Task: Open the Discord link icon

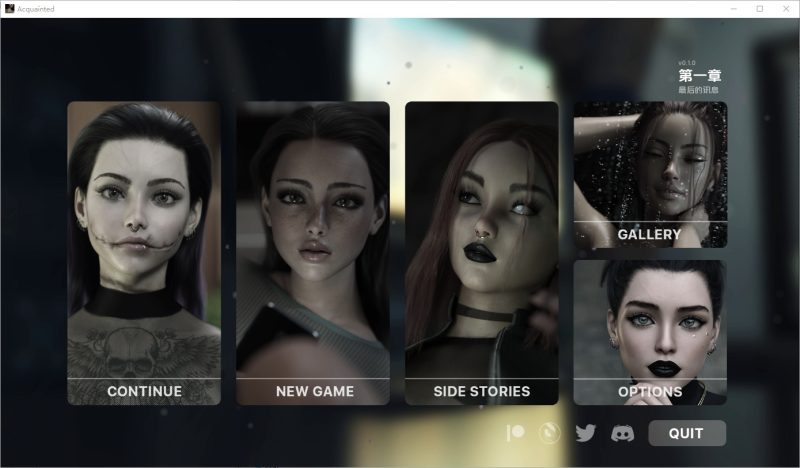Action: [621, 433]
